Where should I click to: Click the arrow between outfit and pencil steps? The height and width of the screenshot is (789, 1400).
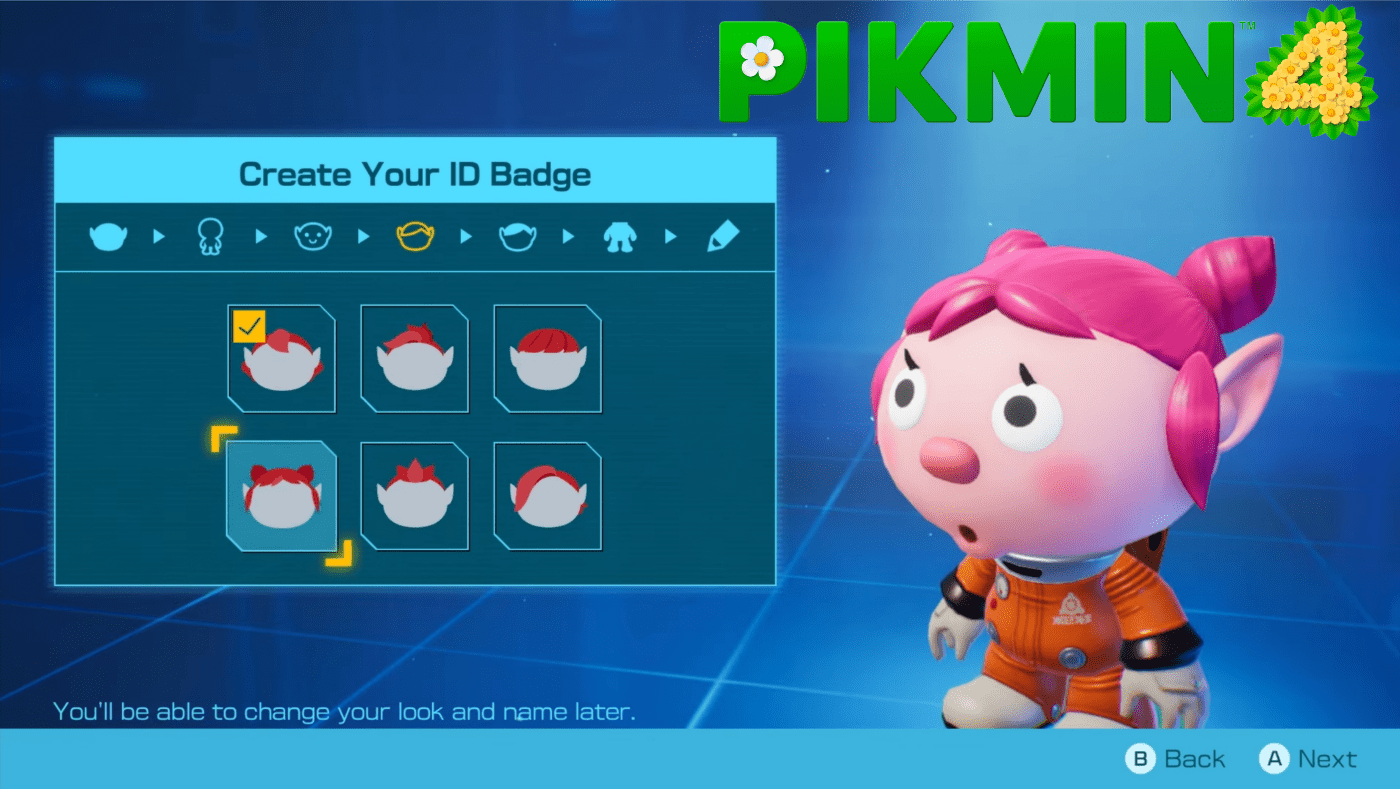click(x=671, y=235)
